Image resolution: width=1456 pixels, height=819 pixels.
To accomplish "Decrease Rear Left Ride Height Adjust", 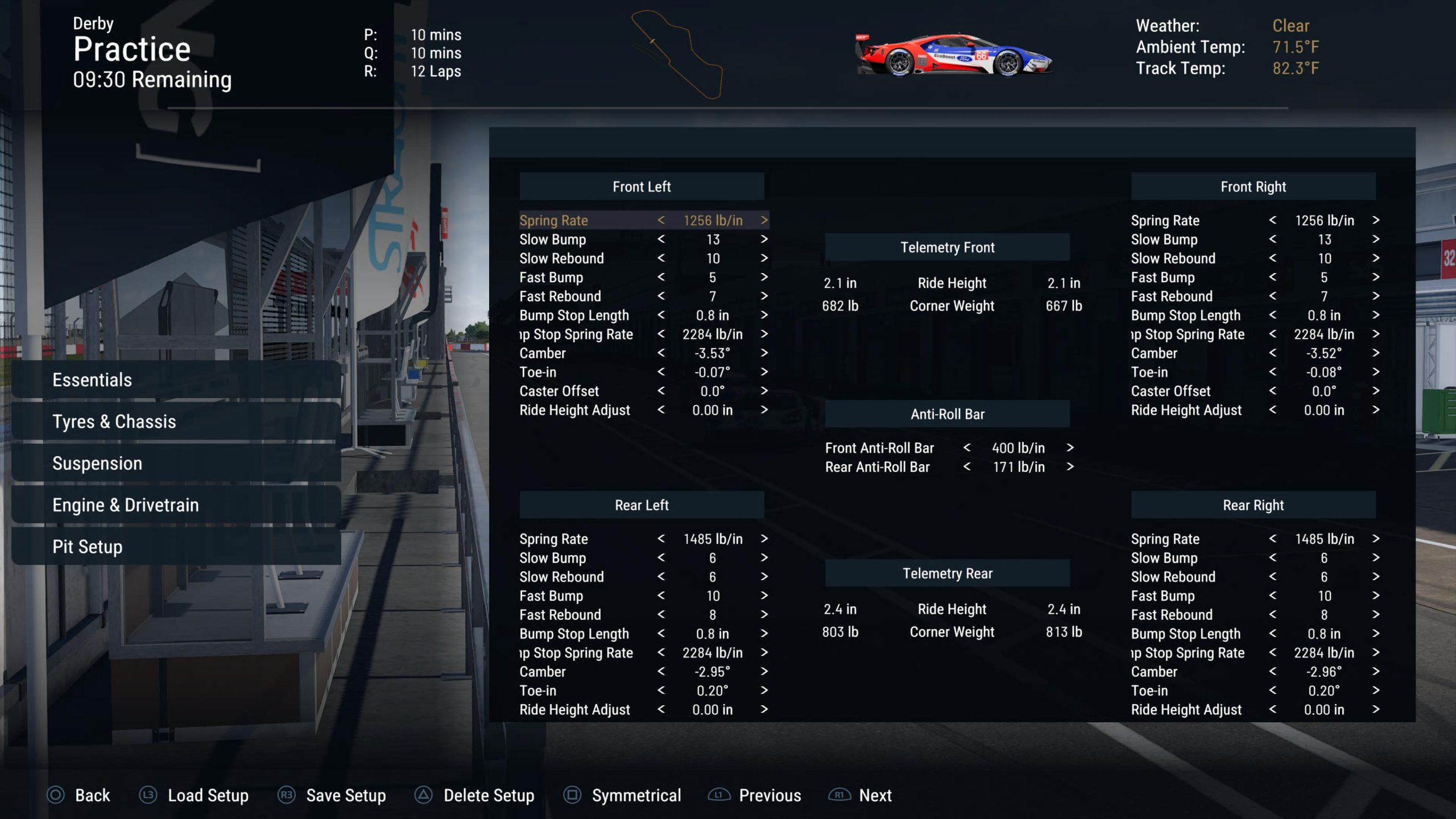I will pyautogui.click(x=661, y=709).
